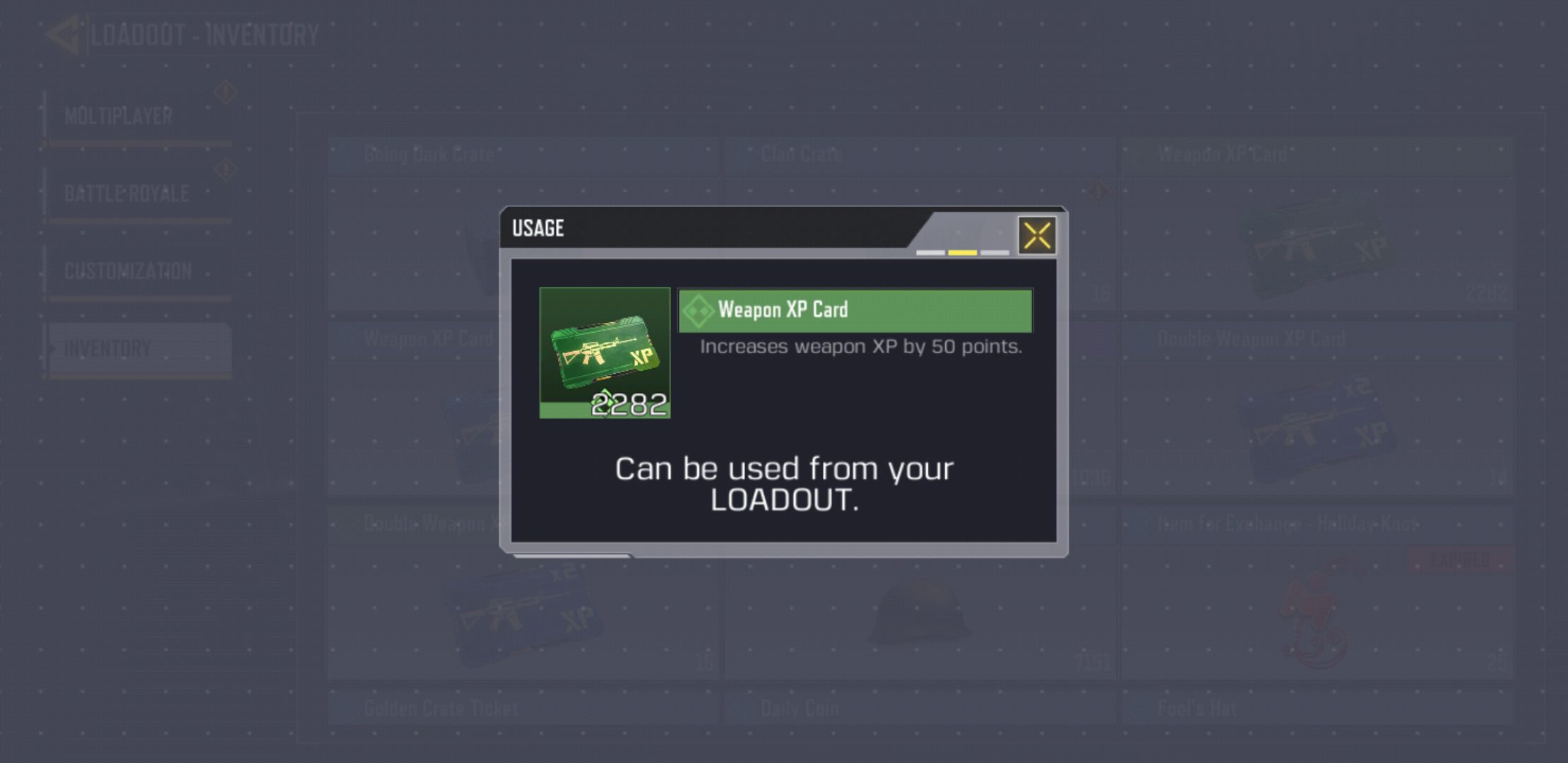The image size is (1568, 763).
Task: Select the Clan Crate item
Action: pos(800,154)
